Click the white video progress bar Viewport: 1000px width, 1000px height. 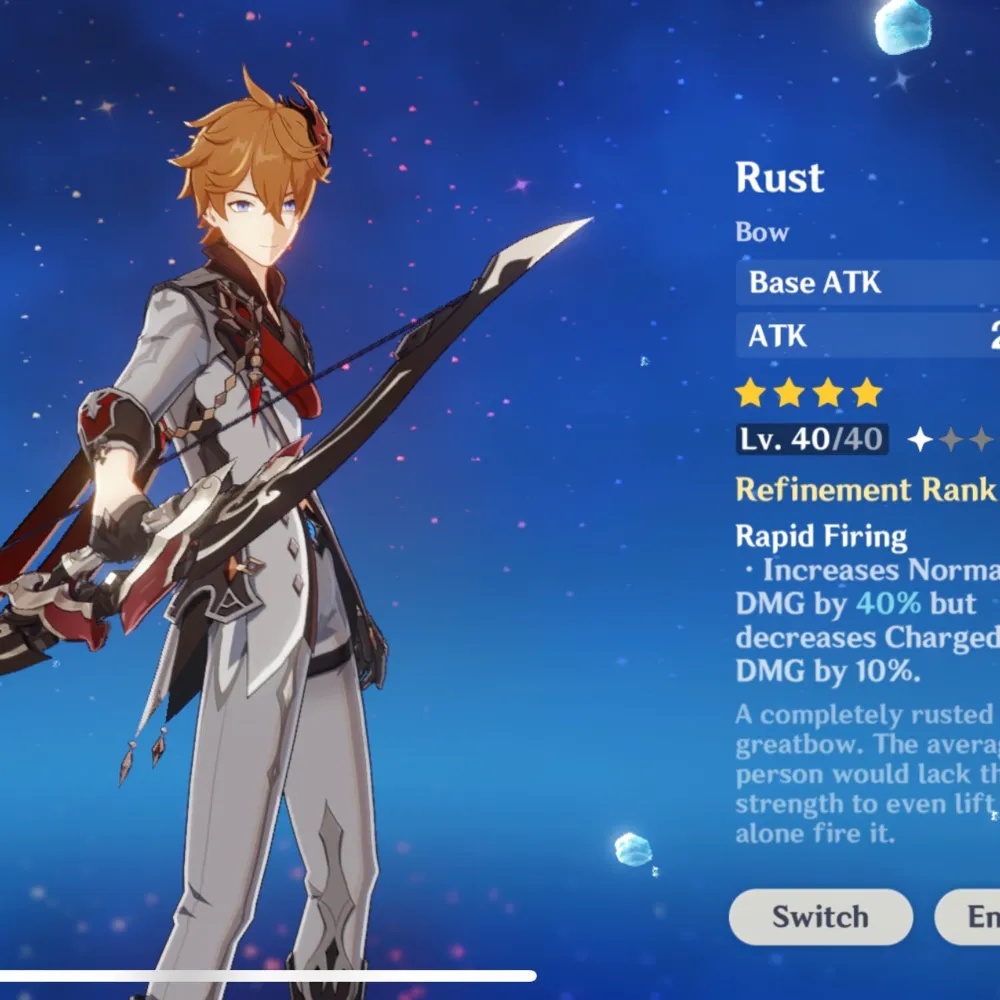click(268, 976)
